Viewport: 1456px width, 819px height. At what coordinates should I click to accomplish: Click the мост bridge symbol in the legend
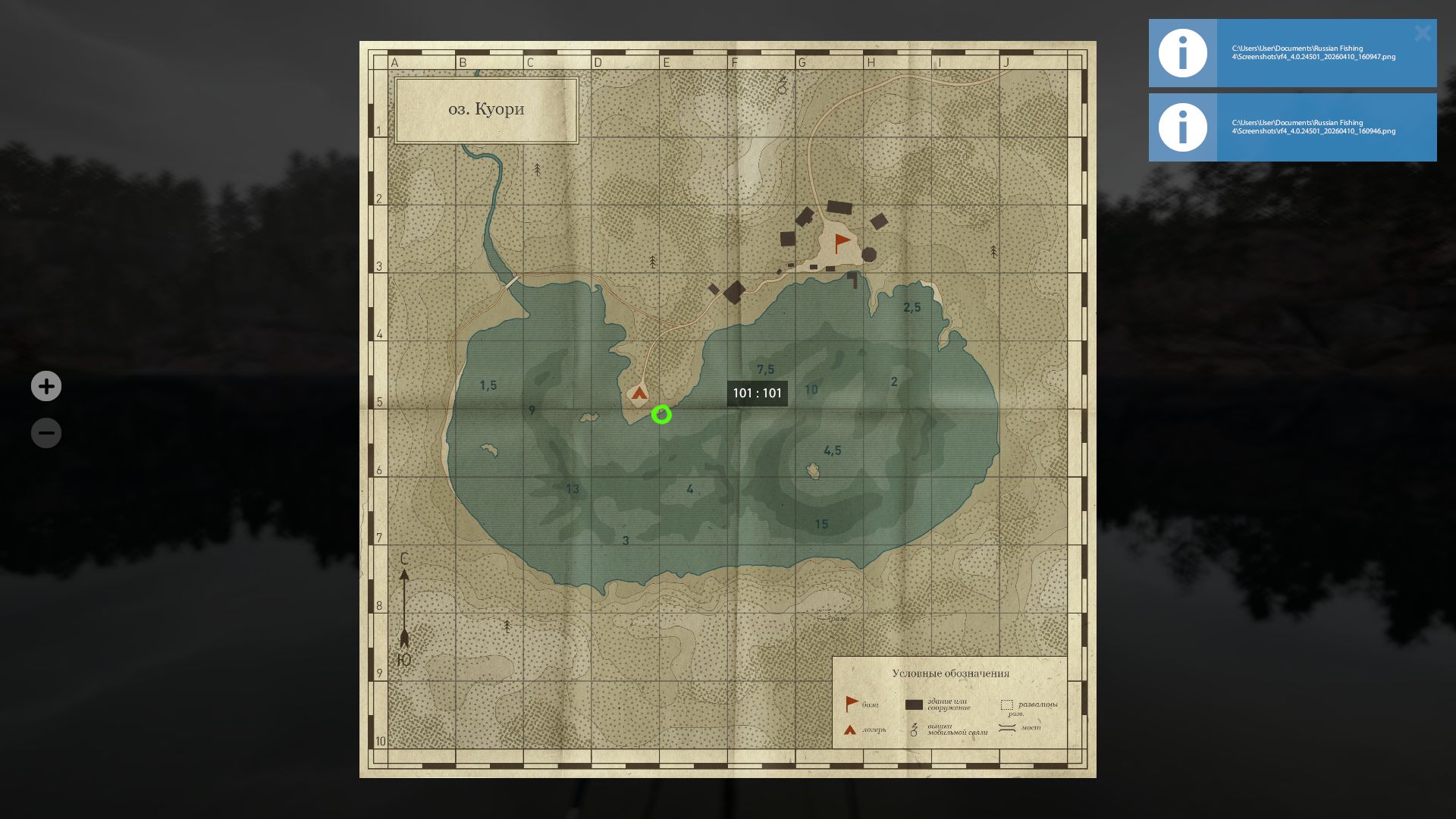coord(1007,730)
